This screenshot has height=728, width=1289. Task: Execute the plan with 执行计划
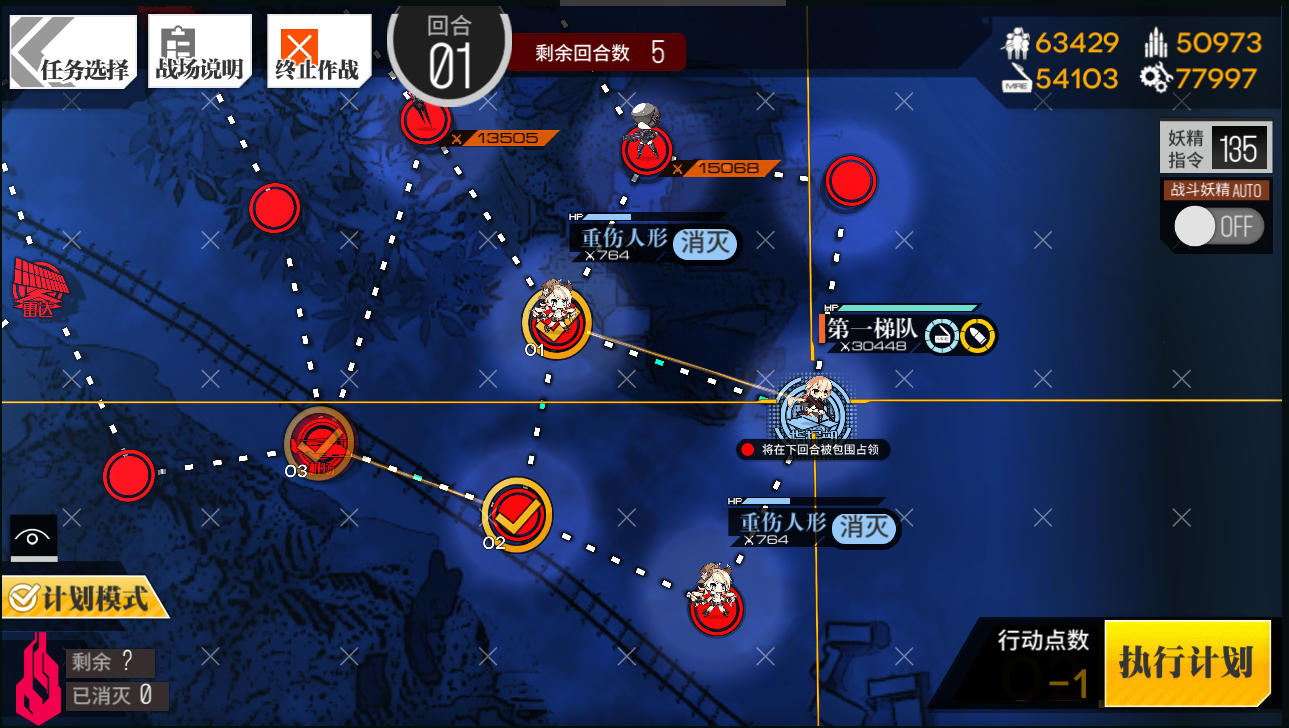pos(1187,663)
